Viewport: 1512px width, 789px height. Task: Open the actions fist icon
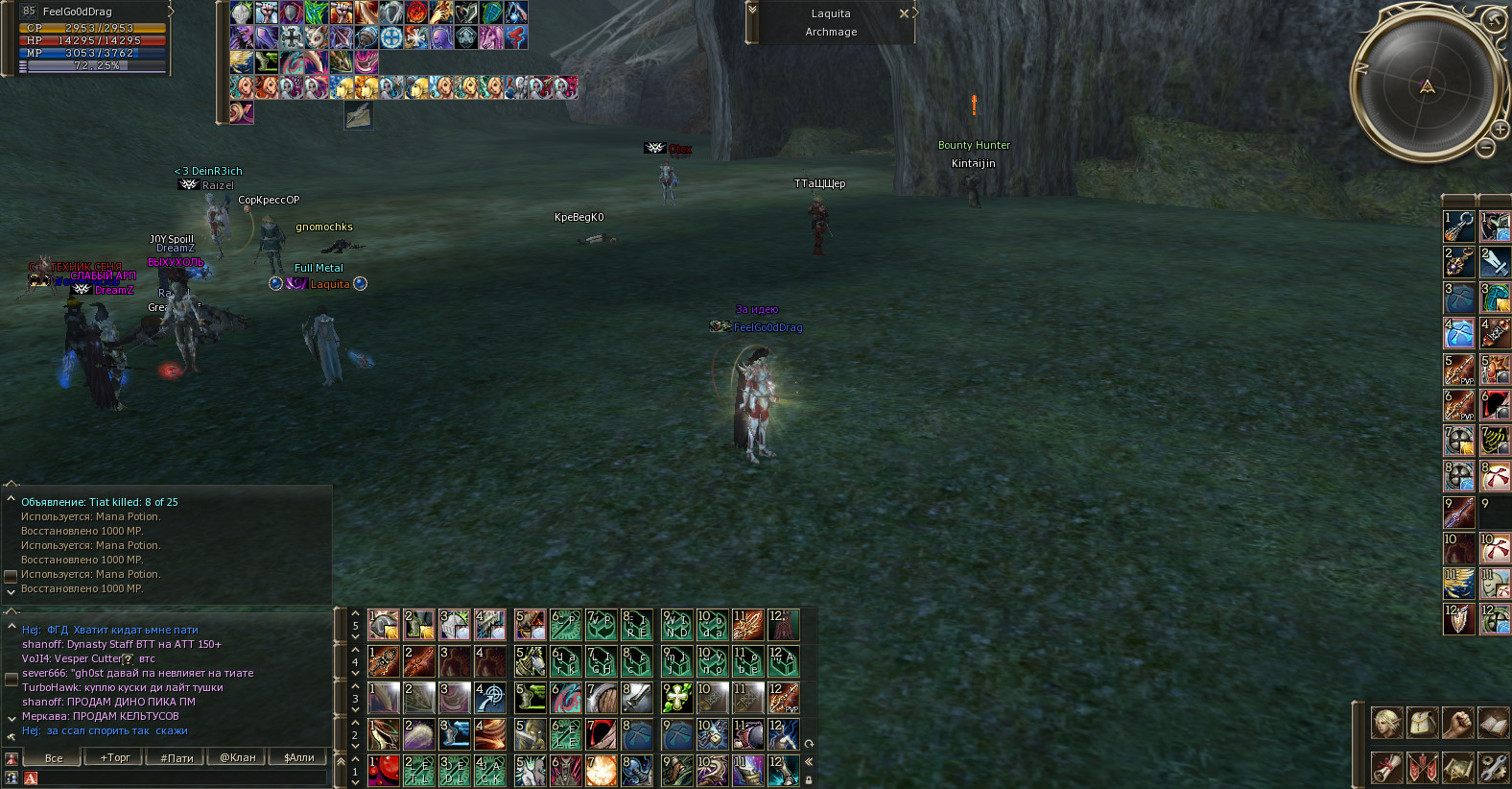point(1457,723)
